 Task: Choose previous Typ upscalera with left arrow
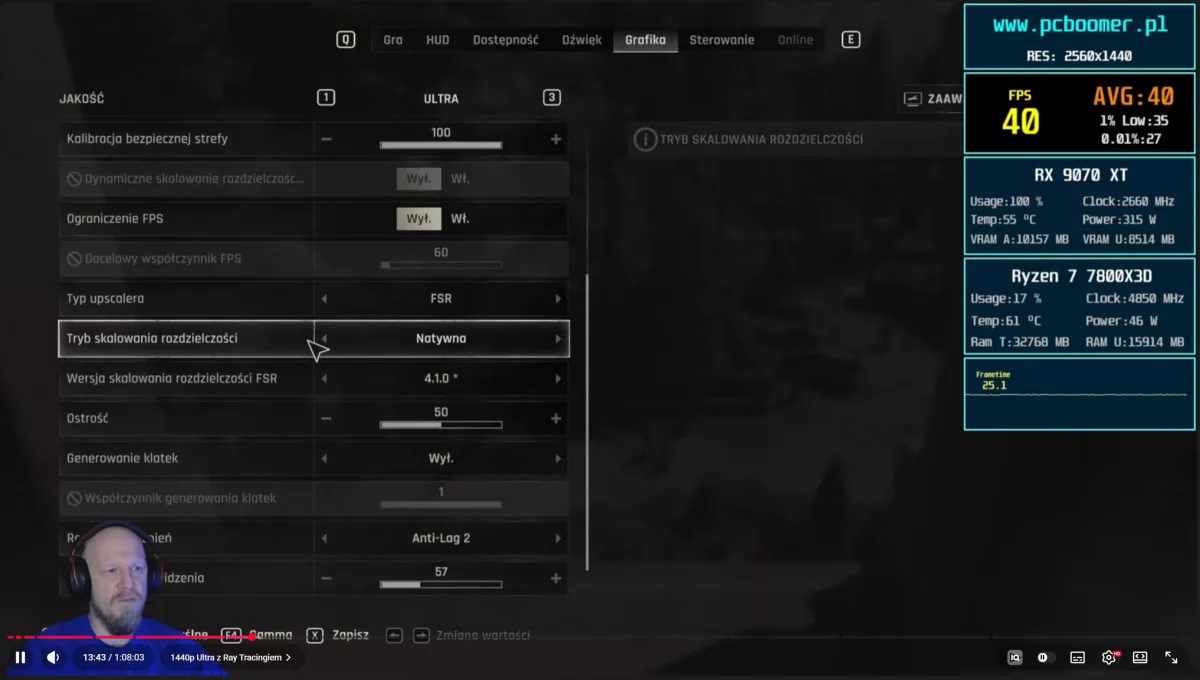point(324,299)
